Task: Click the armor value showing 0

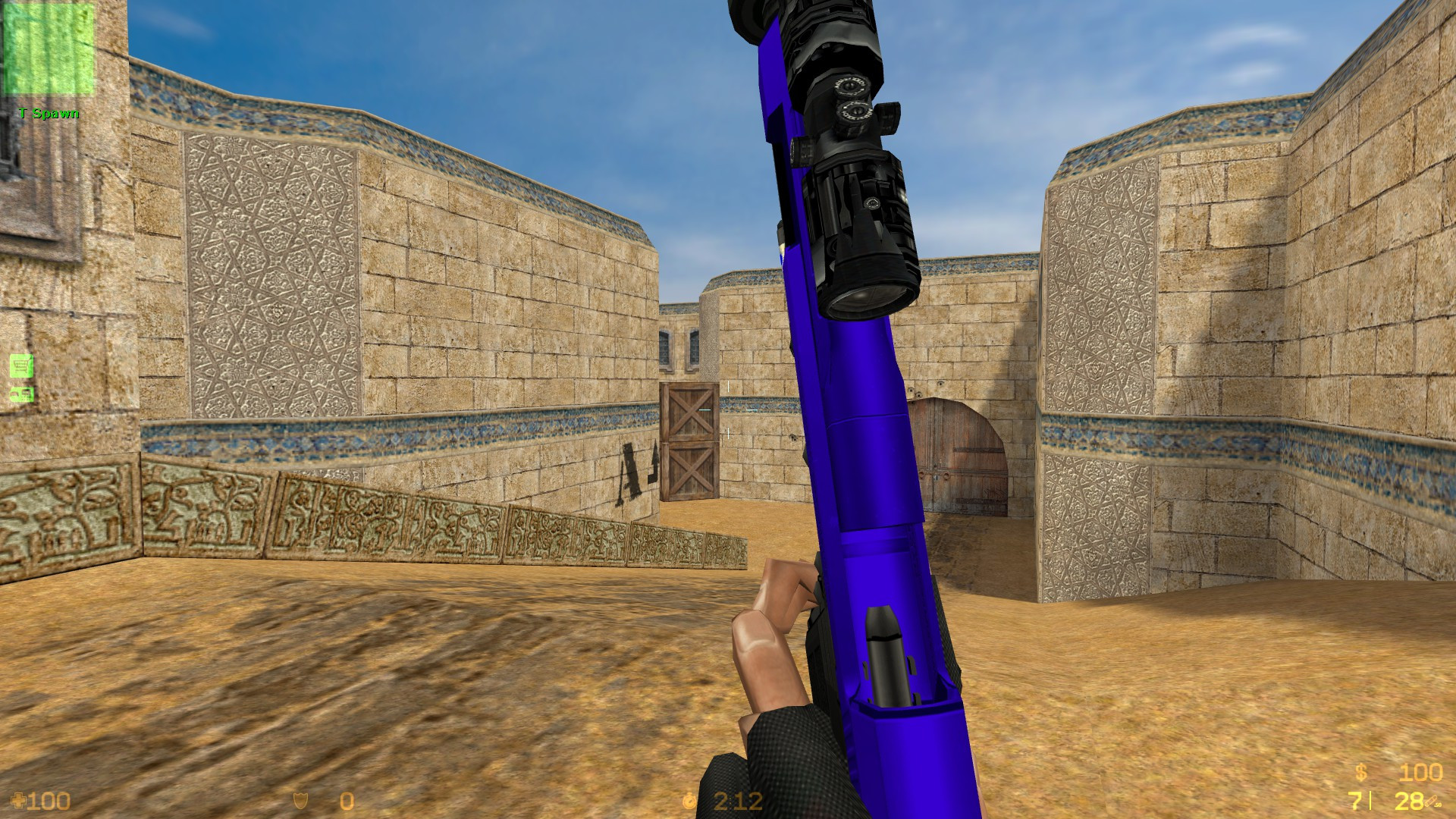Action: pyautogui.click(x=345, y=800)
